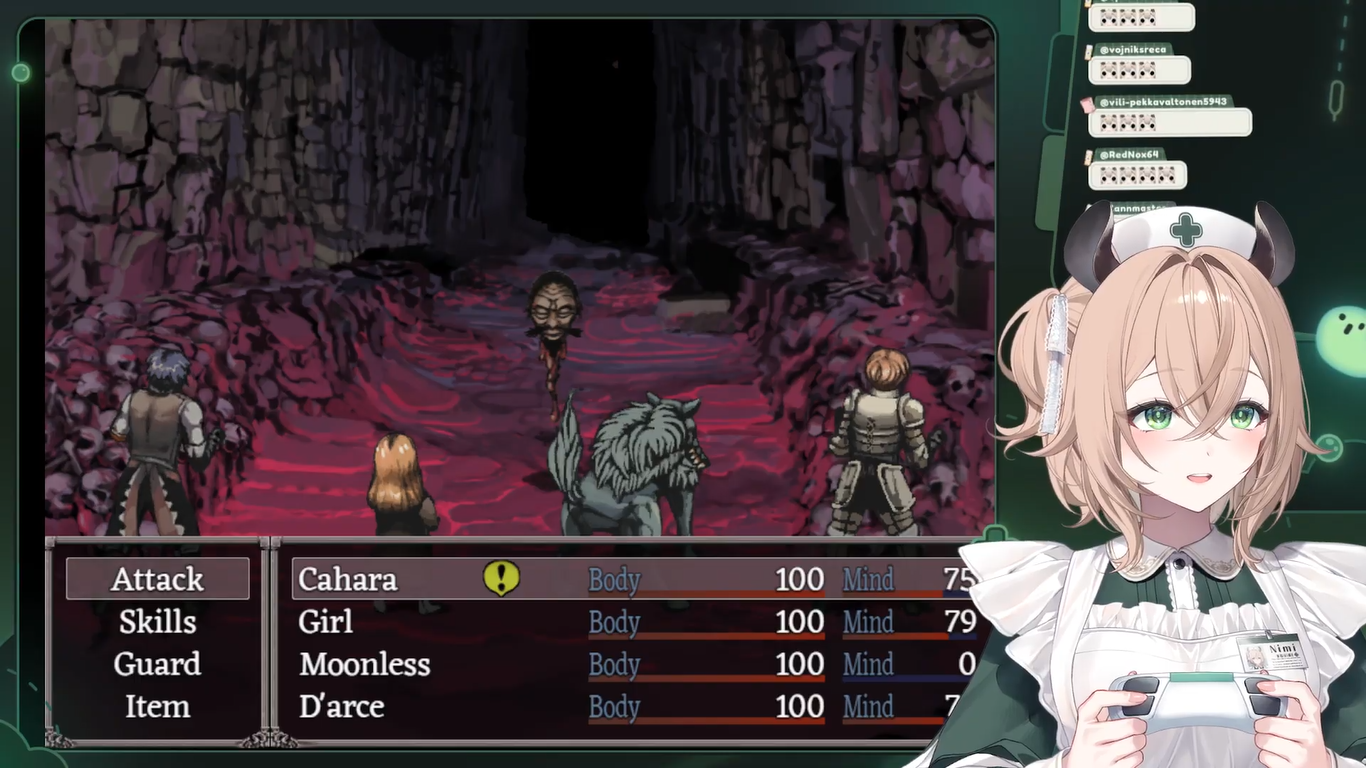Click the chat message from @RedNox64

[1137, 175]
